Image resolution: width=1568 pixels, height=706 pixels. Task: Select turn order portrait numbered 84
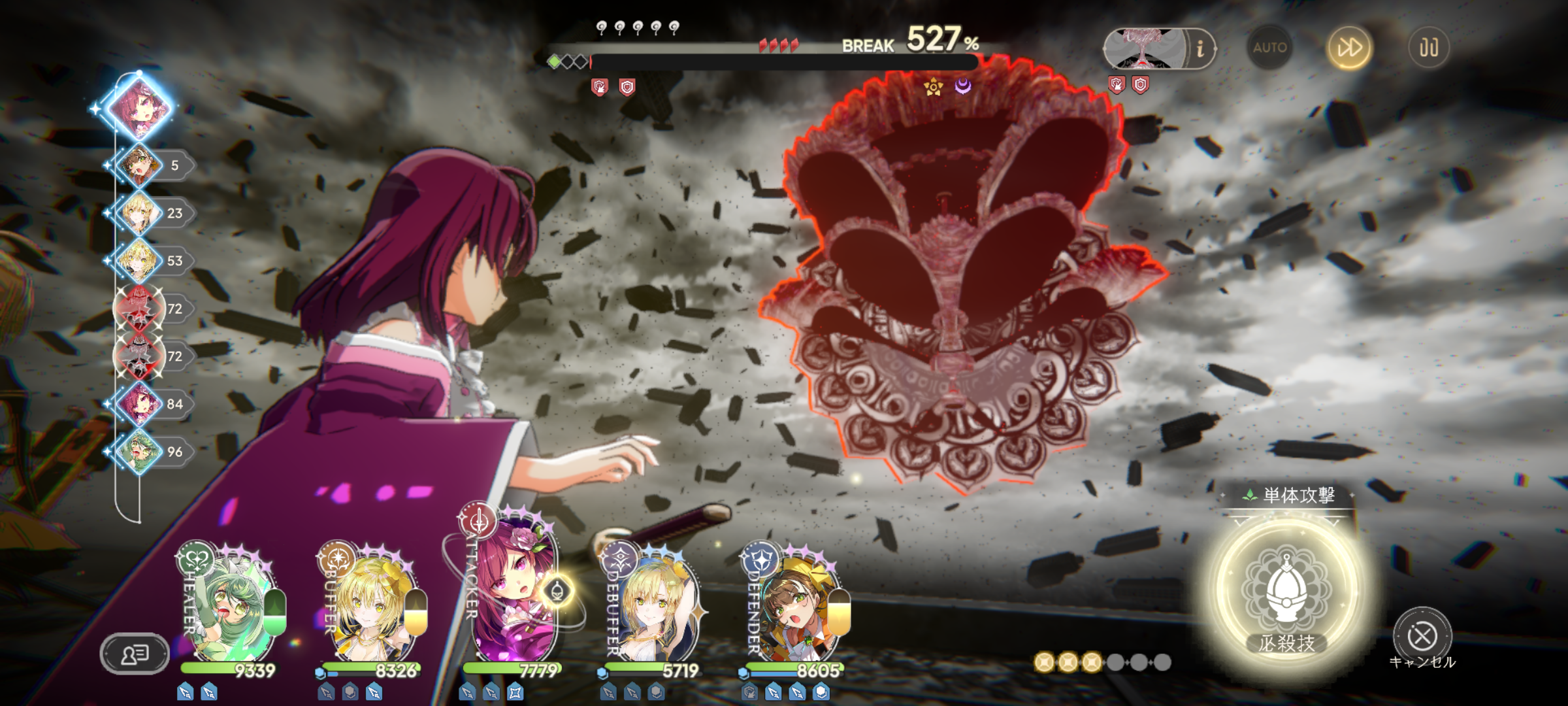[139, 404]
